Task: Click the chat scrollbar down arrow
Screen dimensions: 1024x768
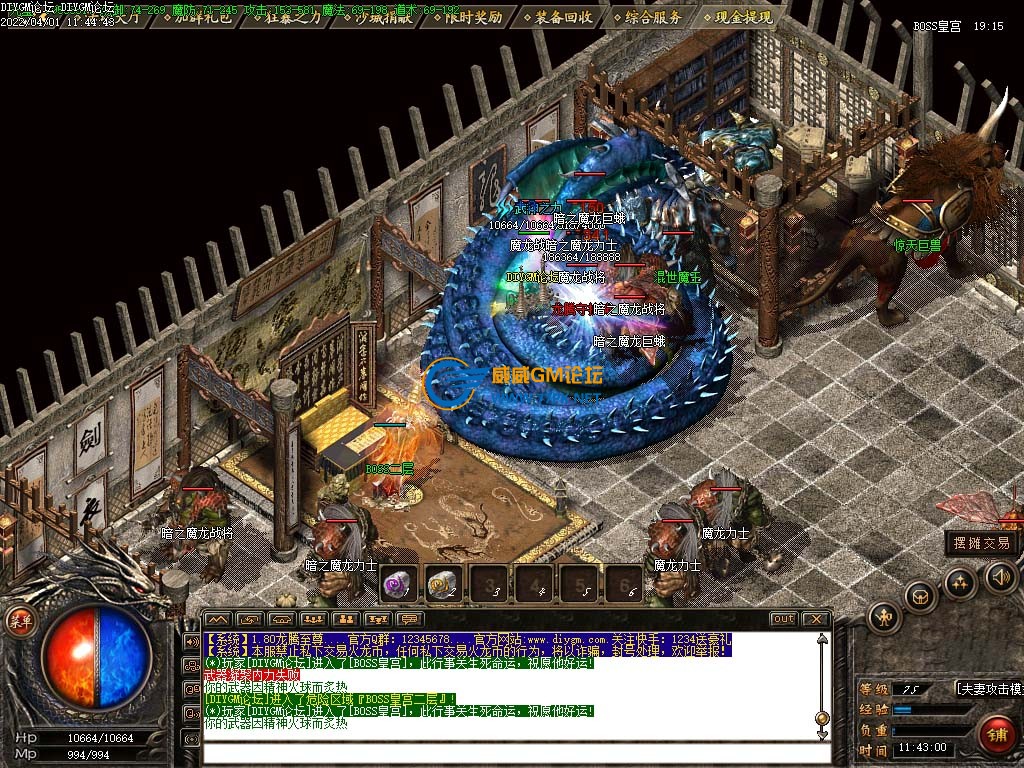Action: (822, 733)
